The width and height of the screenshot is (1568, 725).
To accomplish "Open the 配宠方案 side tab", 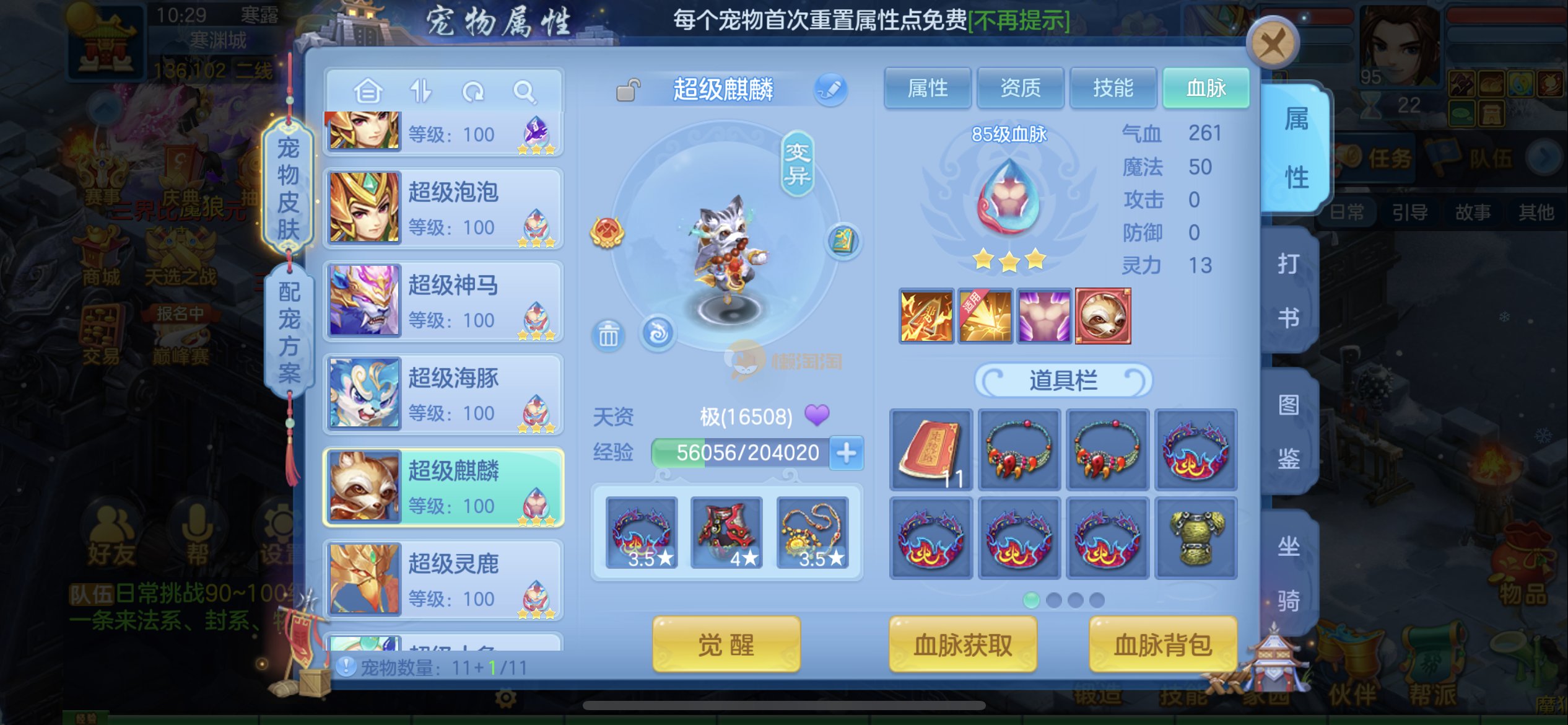I will click(289, 332).
